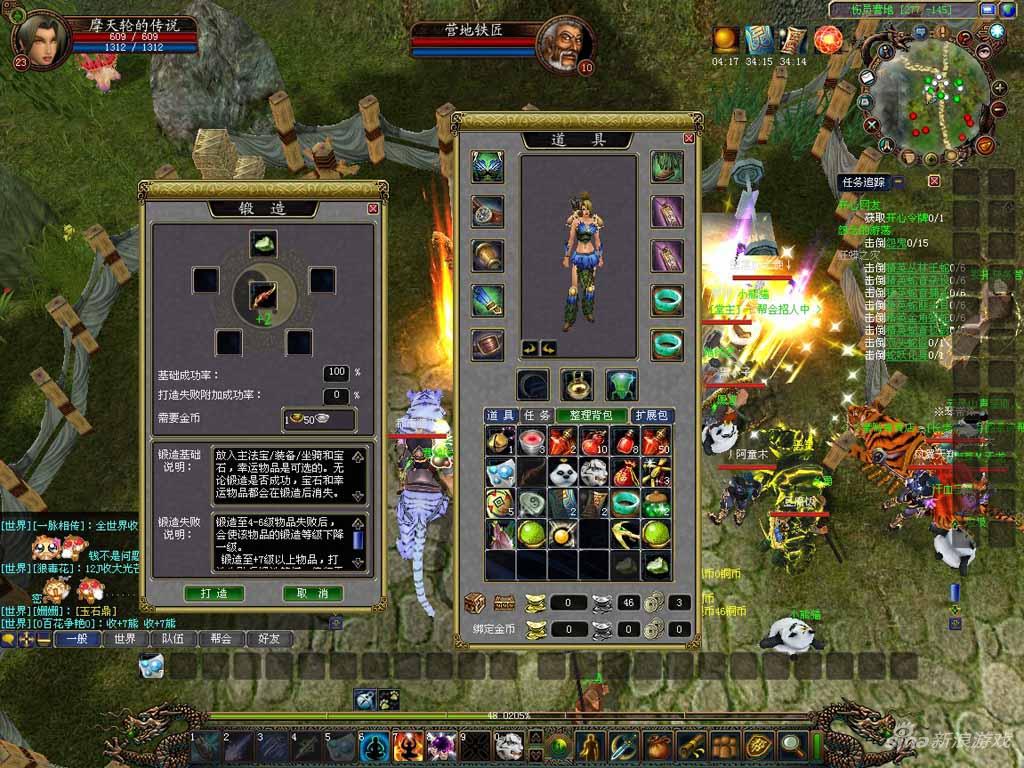Open the 好友 friends chat tab
Screen dimensions: 1024x768
(269, 639)
